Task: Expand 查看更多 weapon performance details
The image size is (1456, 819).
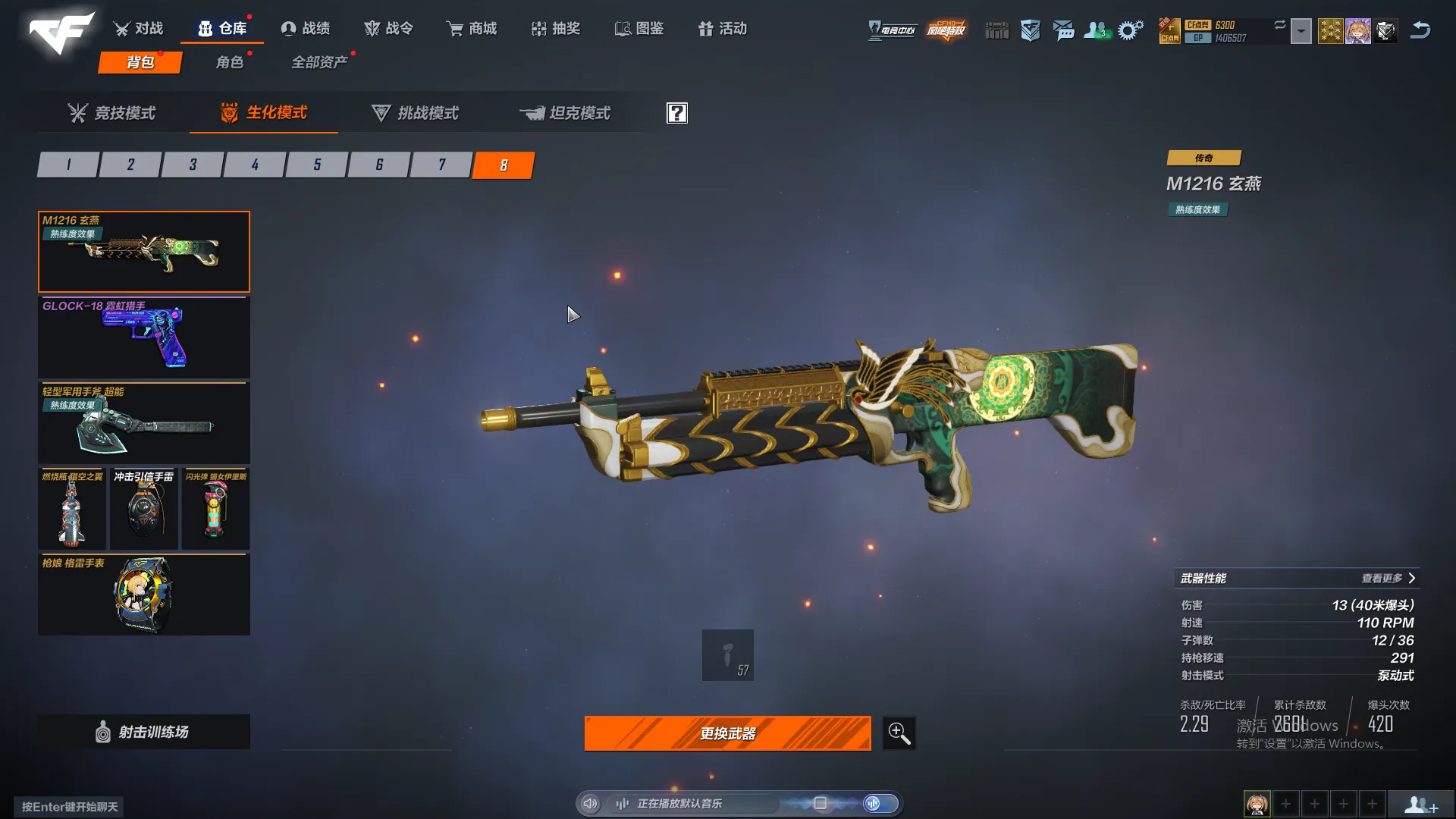Action: tap(1387, 579)
